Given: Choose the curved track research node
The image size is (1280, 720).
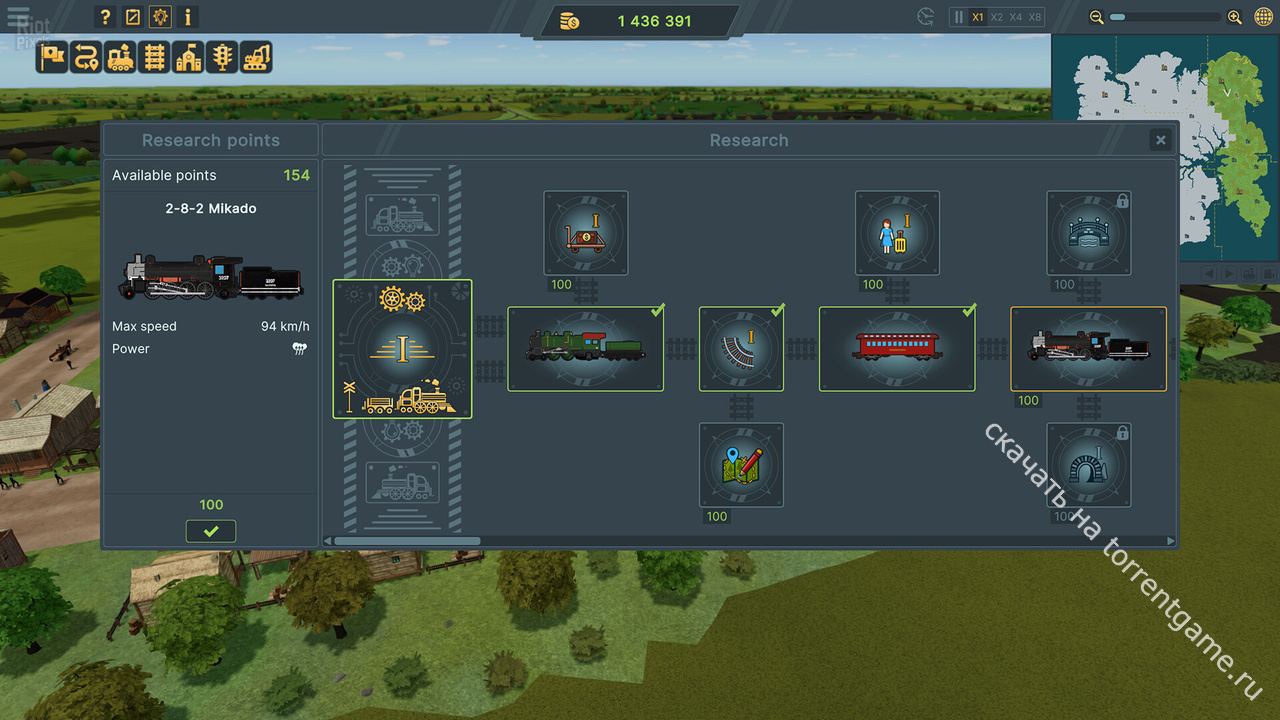Looking at the screenshot, I should tap(741, 348).
